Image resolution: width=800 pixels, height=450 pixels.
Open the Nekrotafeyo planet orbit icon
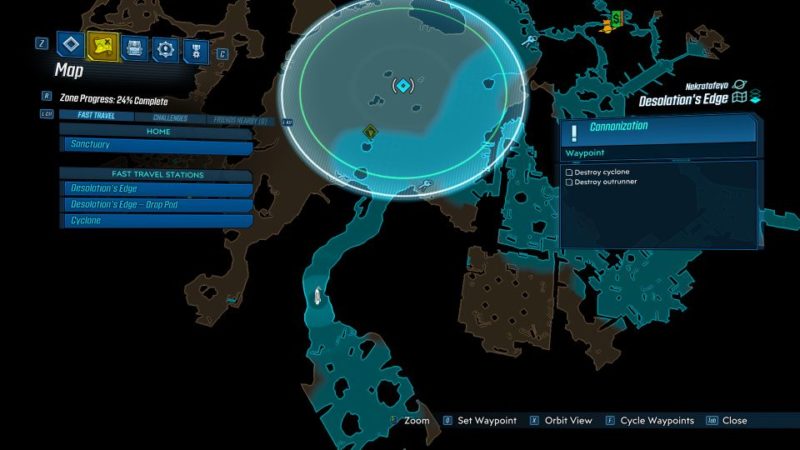click(x=741, y=86)
